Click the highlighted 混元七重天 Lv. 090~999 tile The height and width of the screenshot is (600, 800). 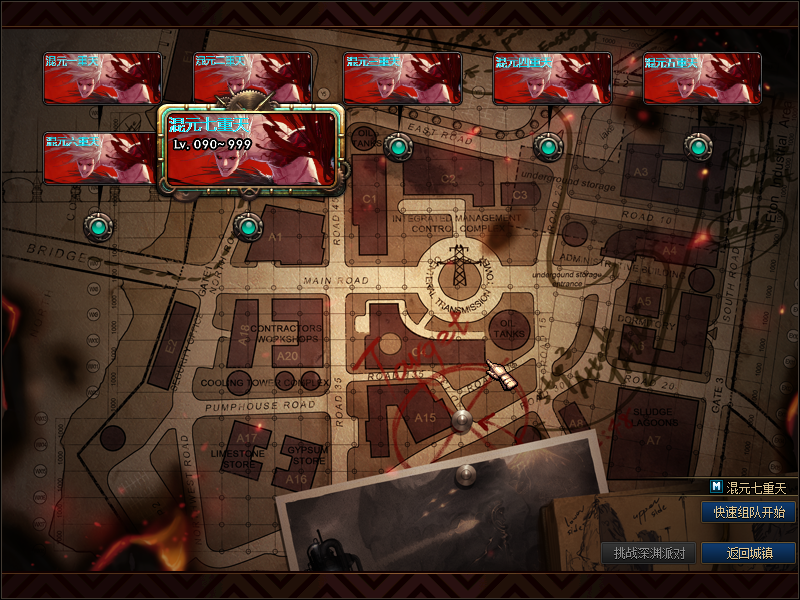(251, 150)
